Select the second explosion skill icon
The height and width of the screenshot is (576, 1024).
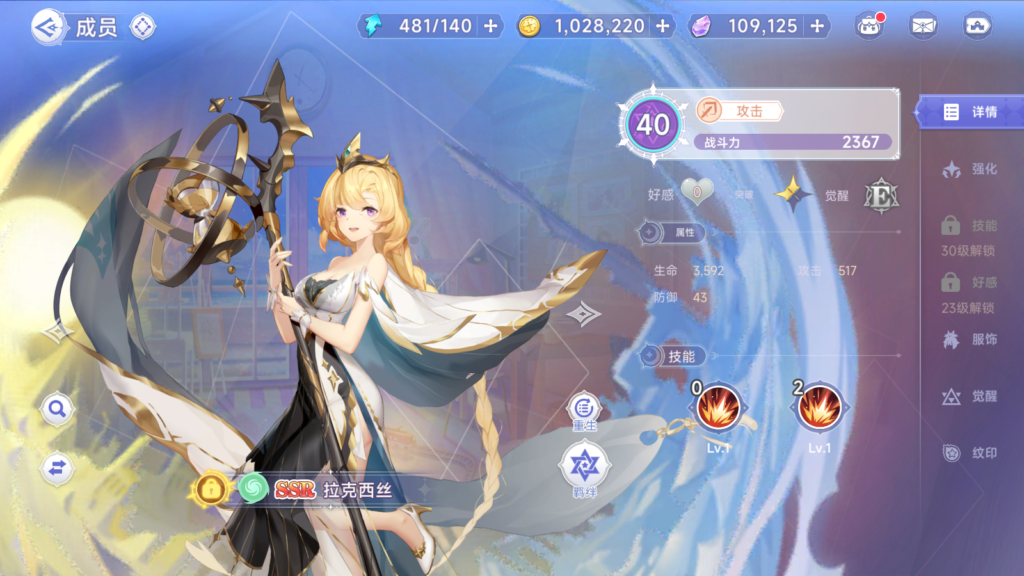819,408
